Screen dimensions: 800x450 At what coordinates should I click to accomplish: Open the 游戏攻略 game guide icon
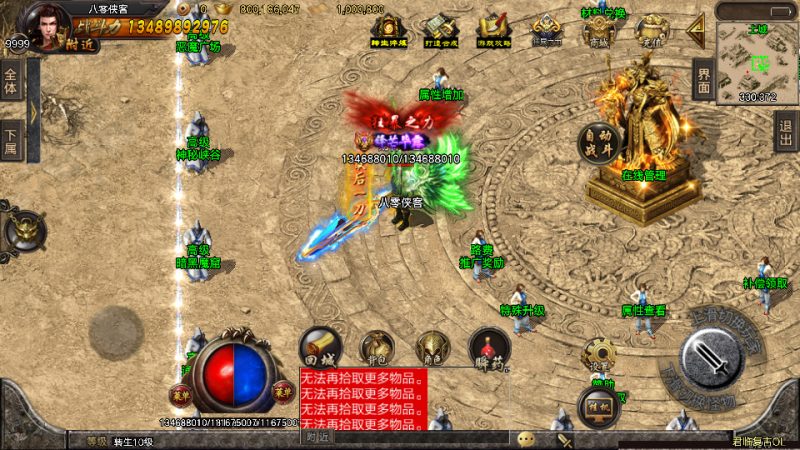click(491, 30)
